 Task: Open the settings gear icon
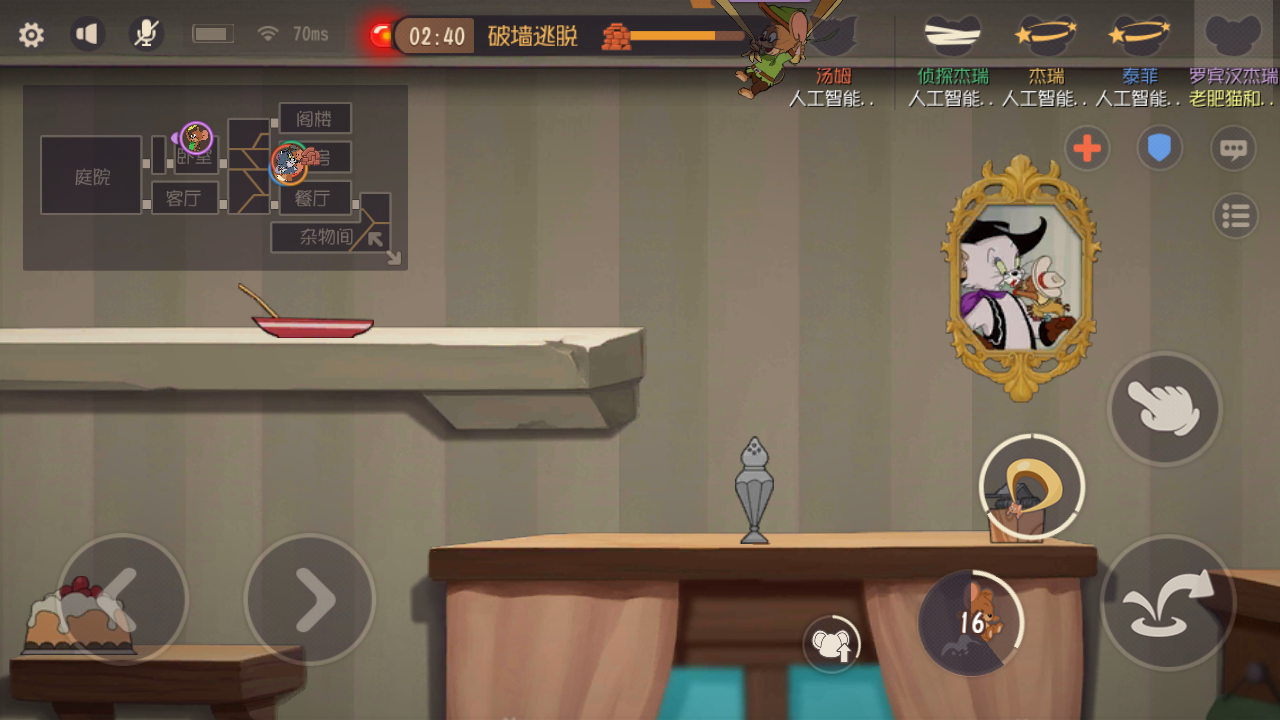tap(31, 33)
